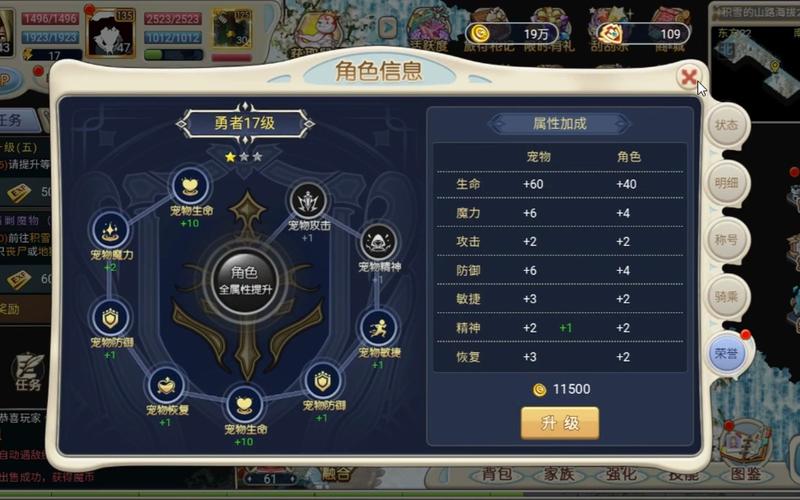The height and width of the screenshot is (500, 800).
Task: Open the 强化 enhancement menu
Action: click(x=620, y=474)
